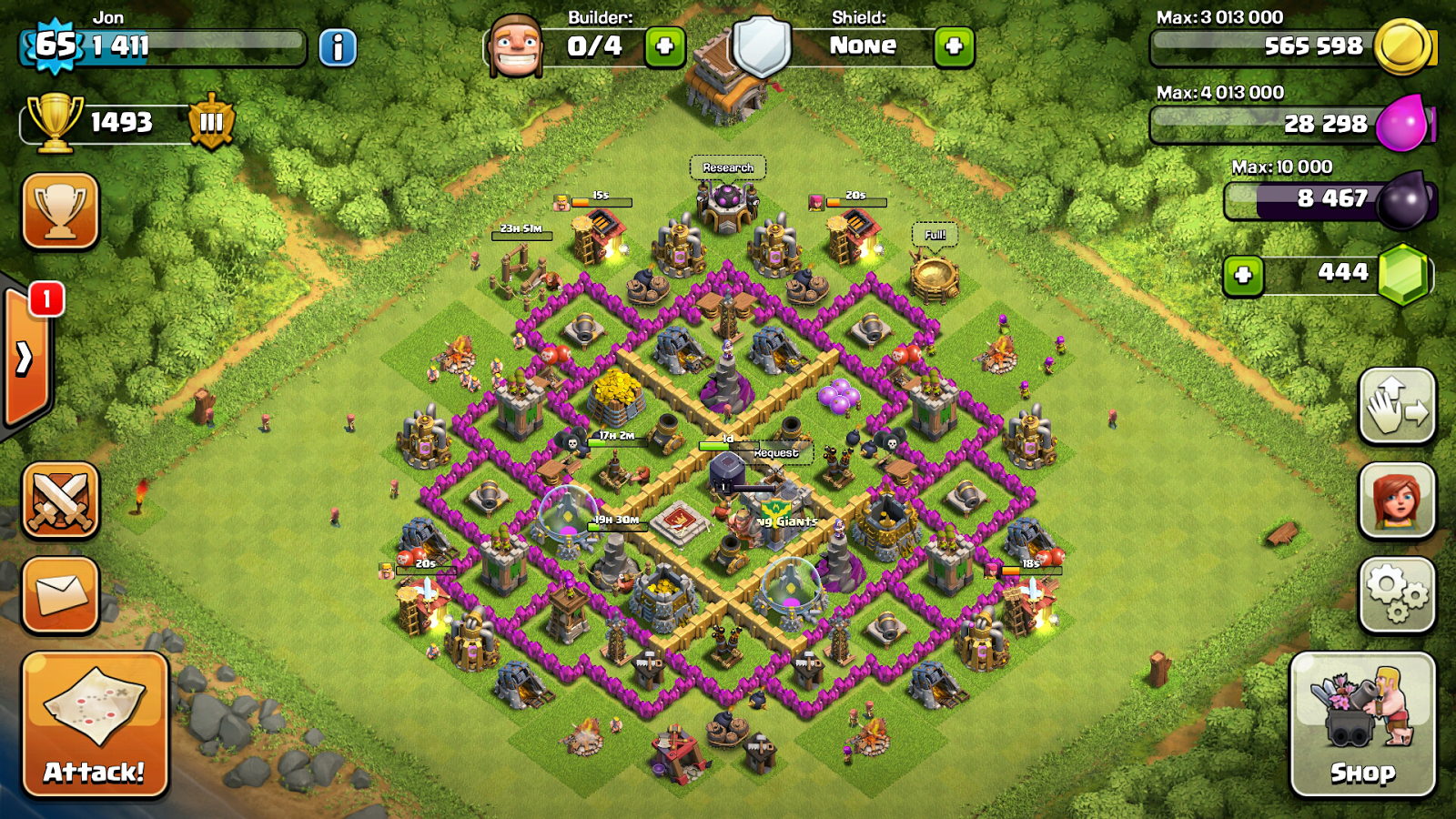1456x819 pixels.
Task: Tap the Research label above the laboratory
Action: coord(728,167)
